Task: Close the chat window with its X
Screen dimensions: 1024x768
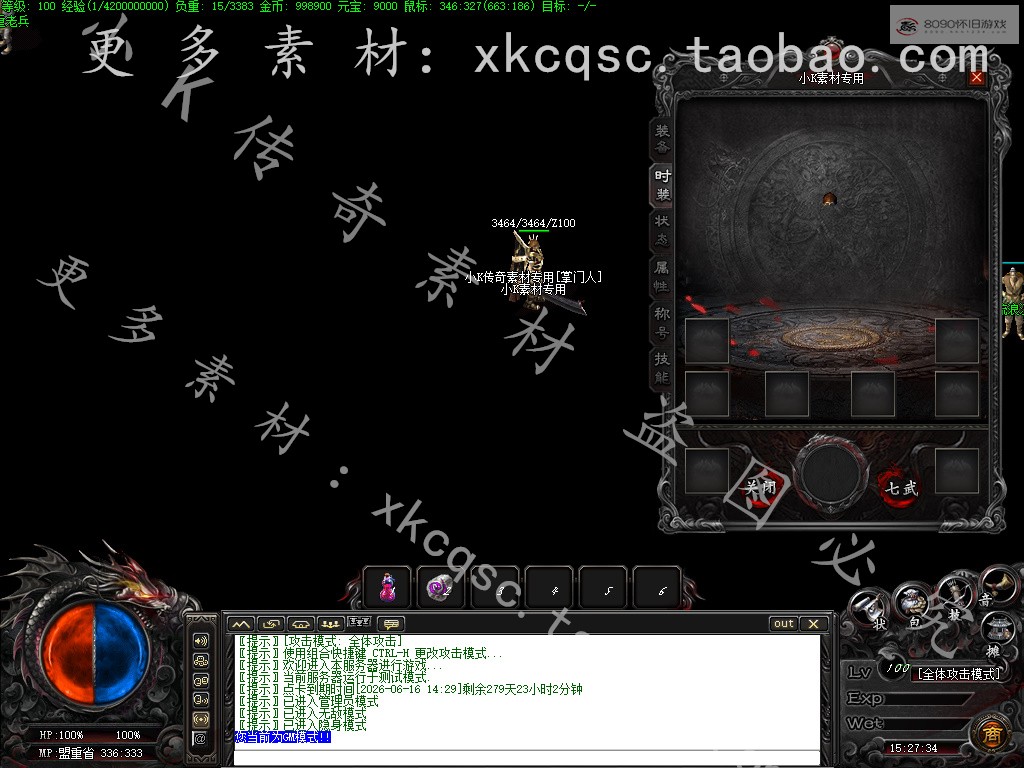Action: [814, 624]
